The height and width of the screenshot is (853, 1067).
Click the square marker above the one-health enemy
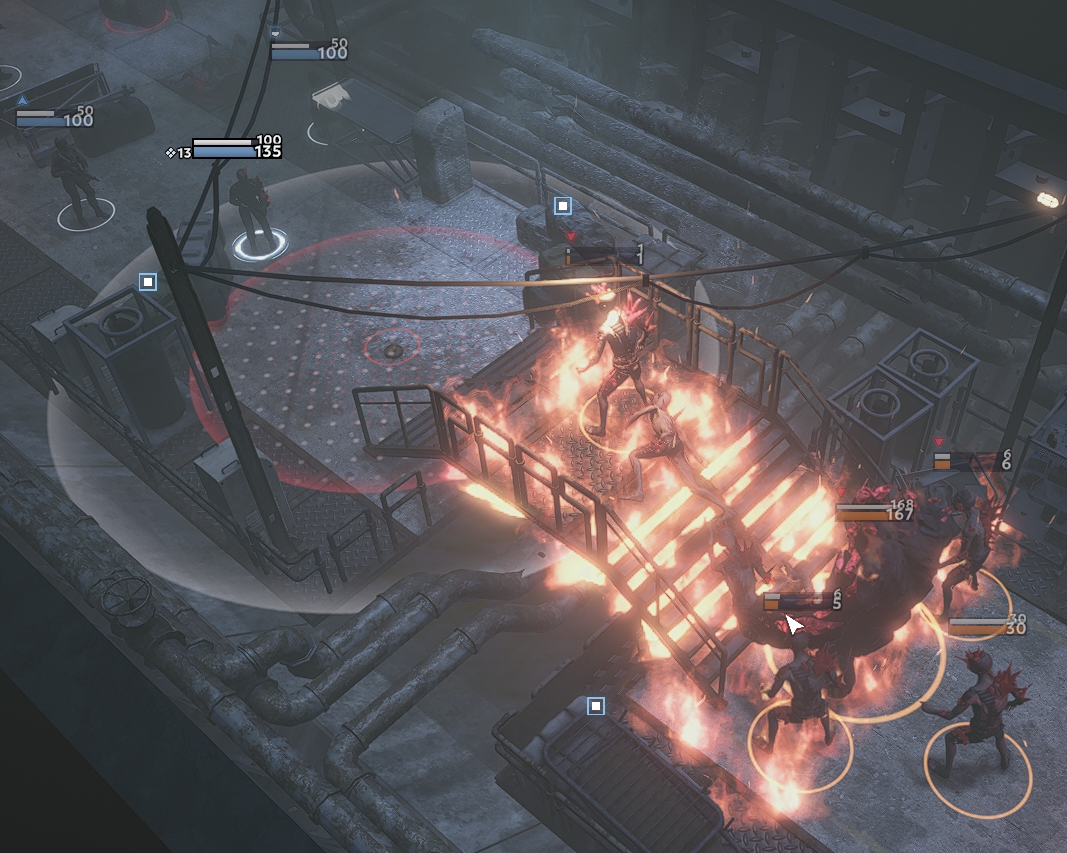pyautogui.click(x=563, y=206)
